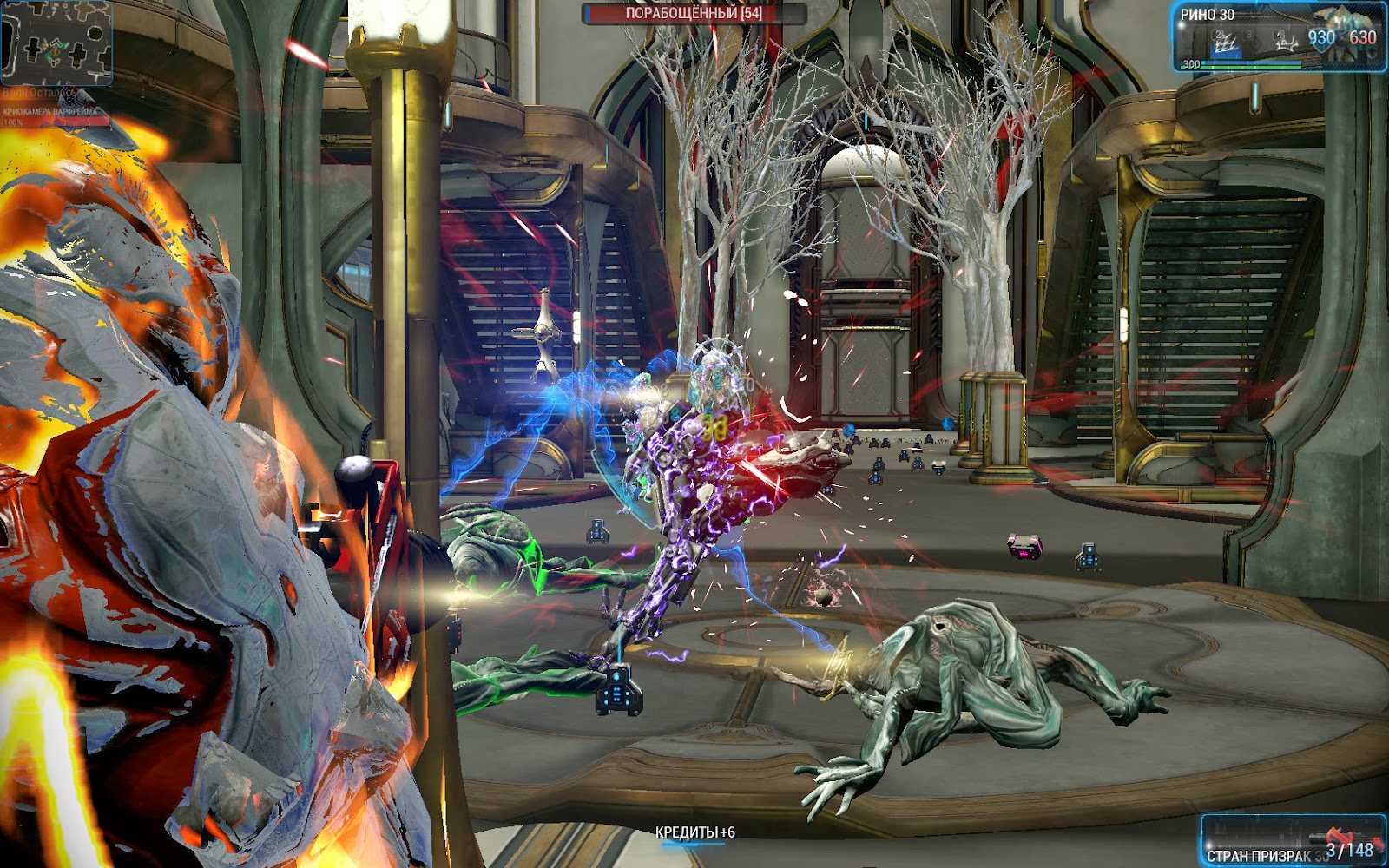1389x868 pixels.
Task: Click the yellow objective marker on the minimap
Action: tap(56, 52)
